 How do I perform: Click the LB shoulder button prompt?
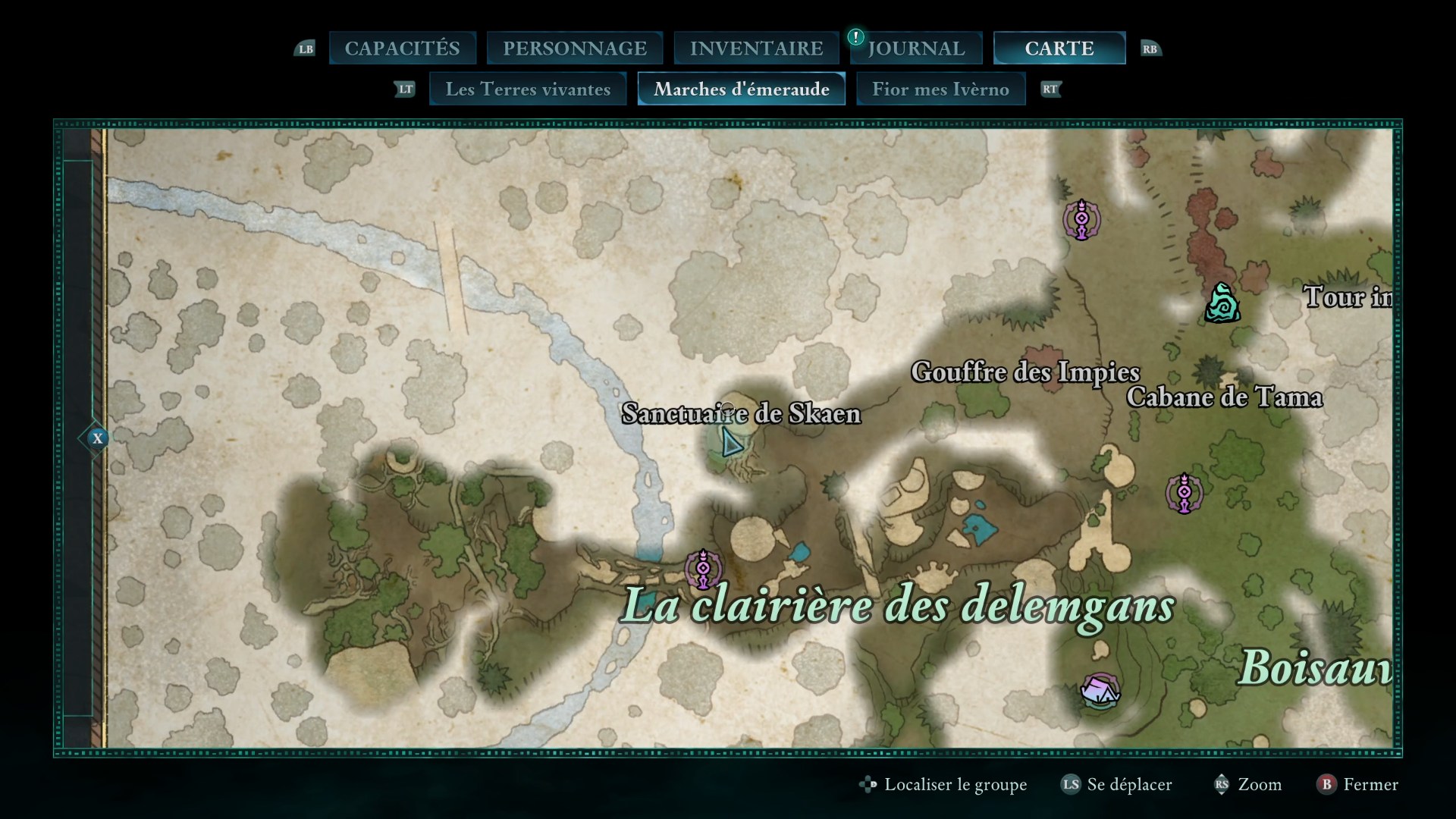[306, 48]
